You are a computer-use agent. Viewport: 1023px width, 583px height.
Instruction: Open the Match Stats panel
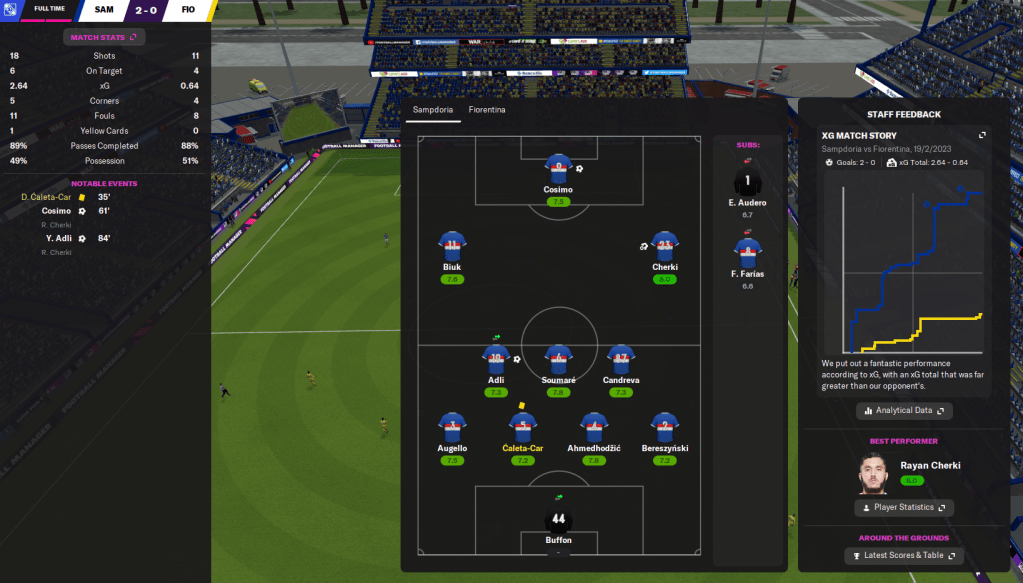coord(105,37)
